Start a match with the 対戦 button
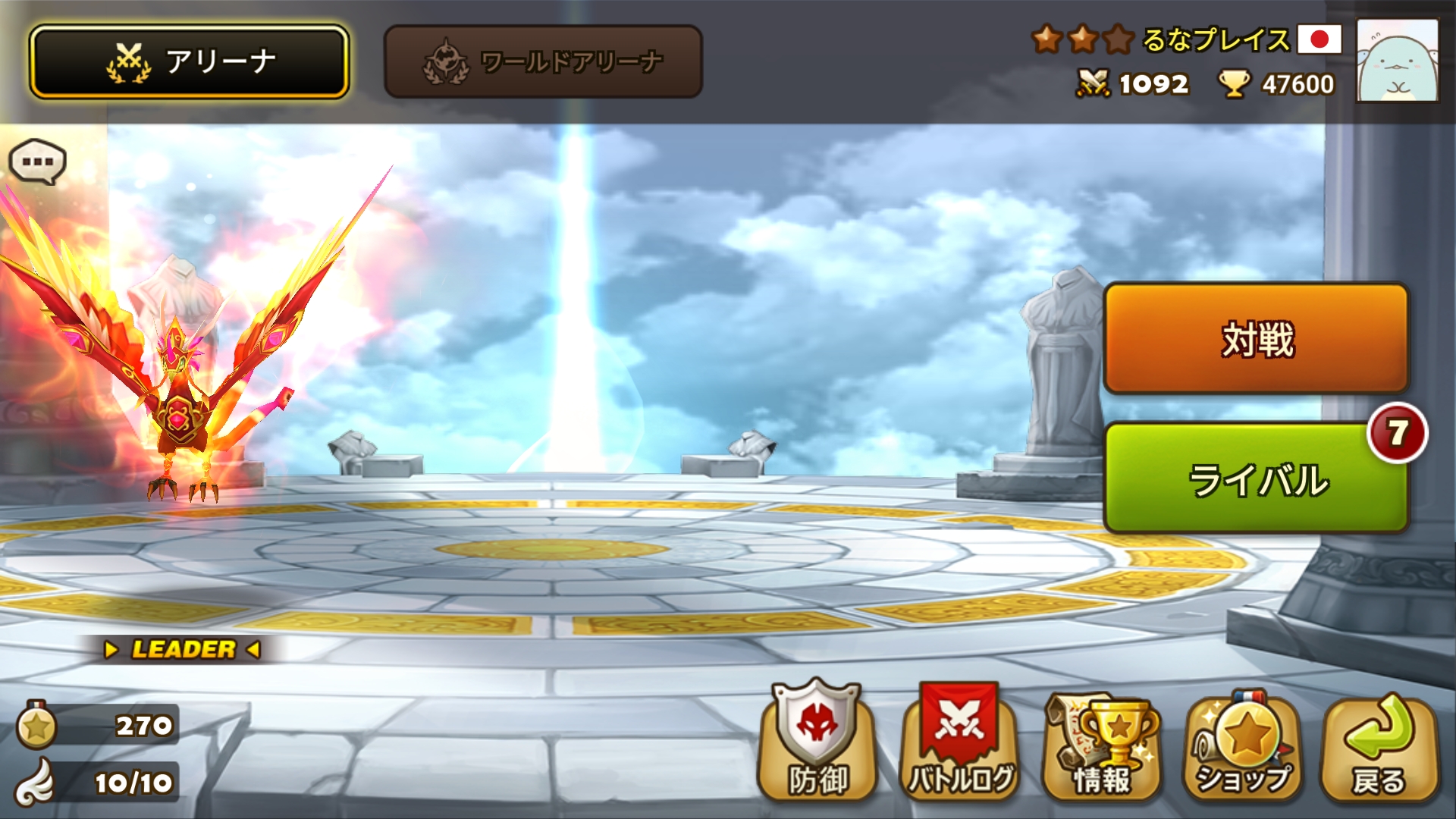 [x=1256, y=338]
